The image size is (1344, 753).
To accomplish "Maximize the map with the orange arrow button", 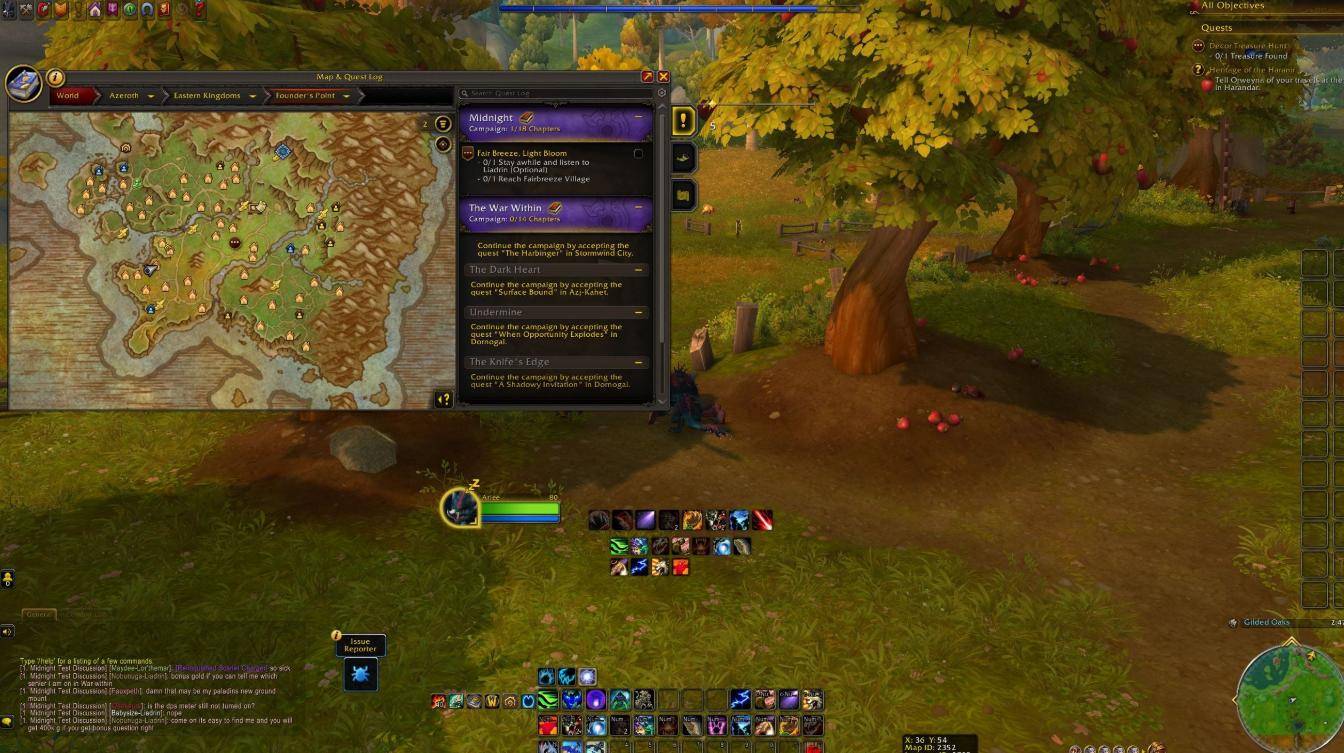I will (x=647, y=76).
